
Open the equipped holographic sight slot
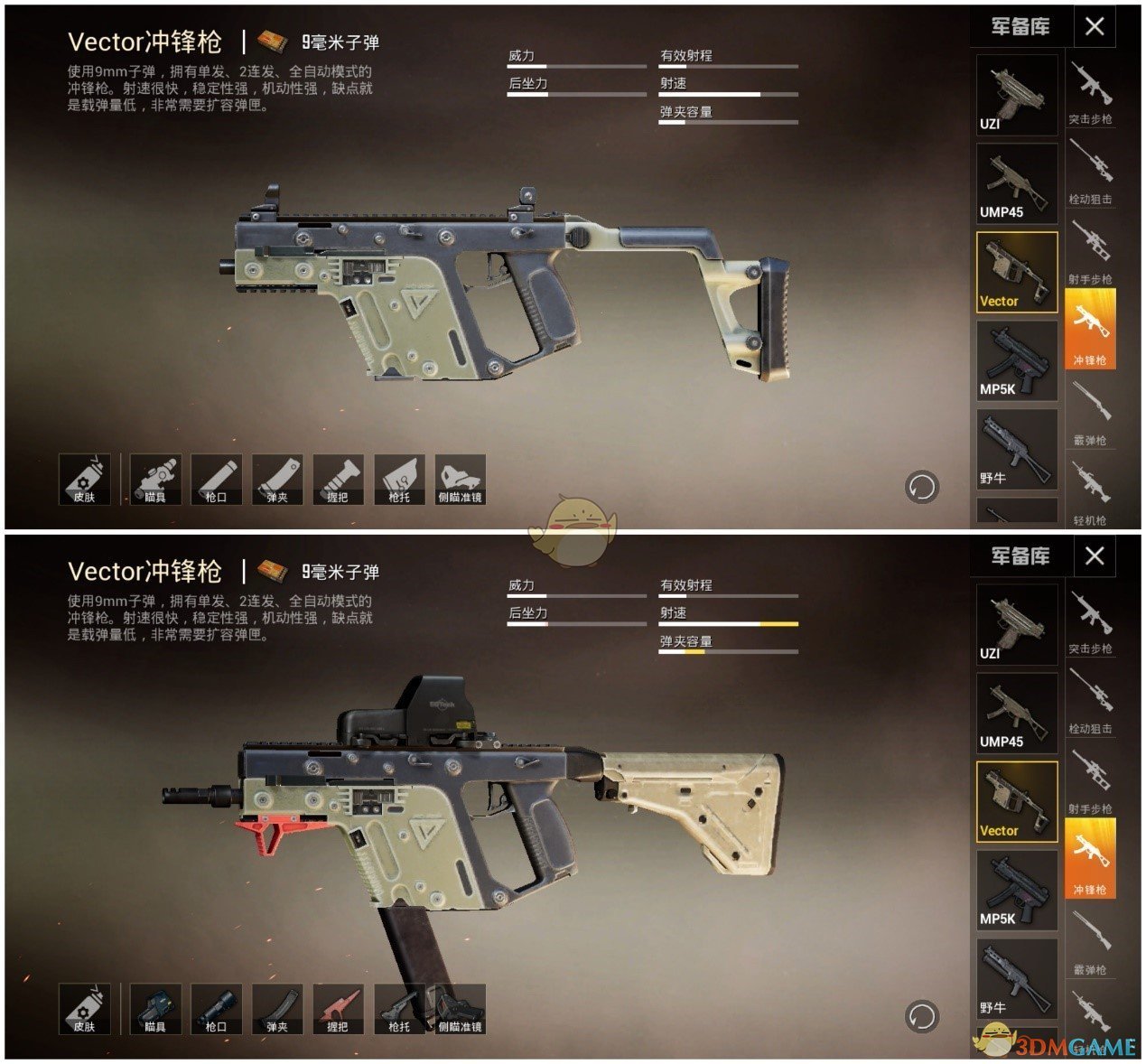pos(155,1008)
